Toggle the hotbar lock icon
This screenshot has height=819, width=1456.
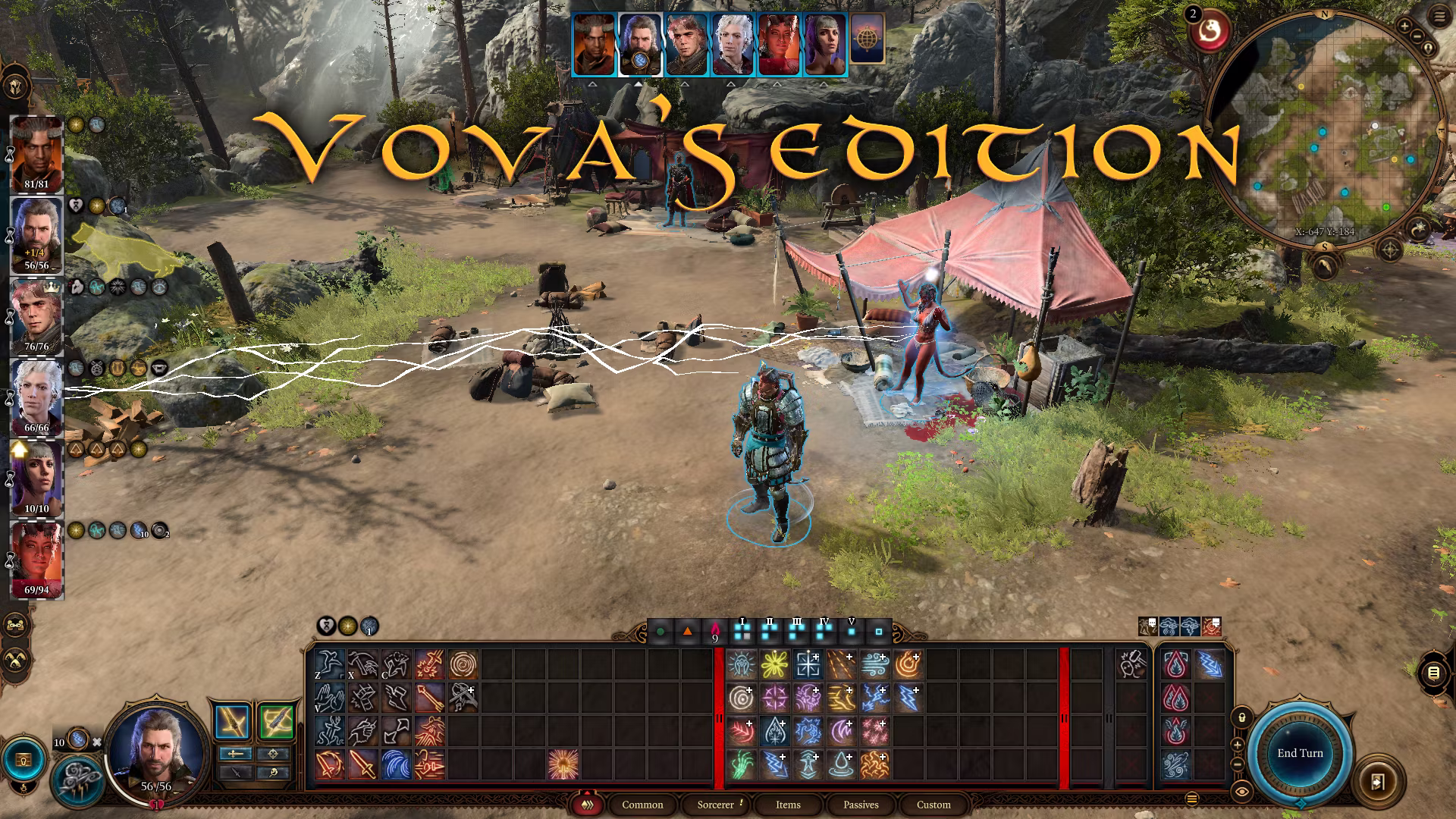pyautogui.click(x=1241, y=717)
